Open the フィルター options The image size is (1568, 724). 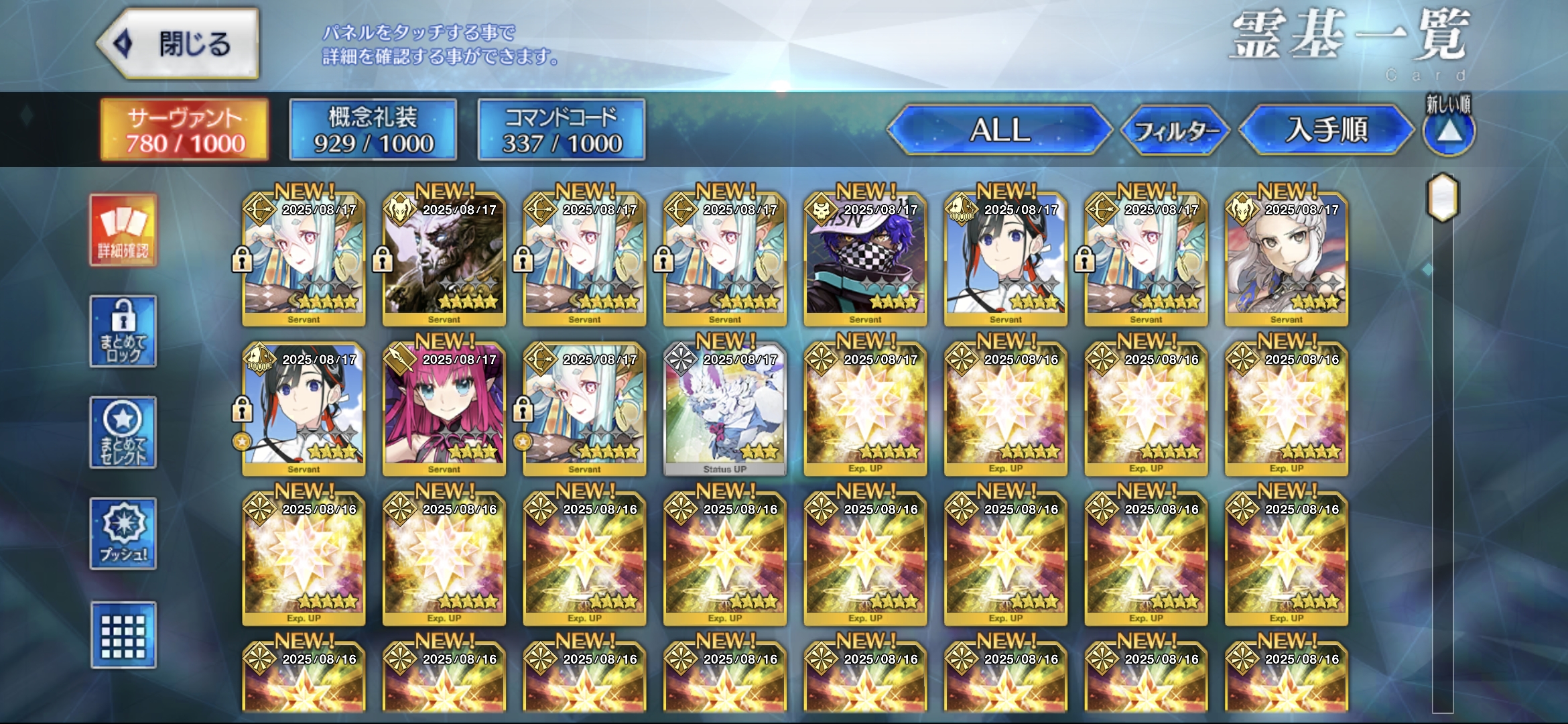[x=1176, y=130]
